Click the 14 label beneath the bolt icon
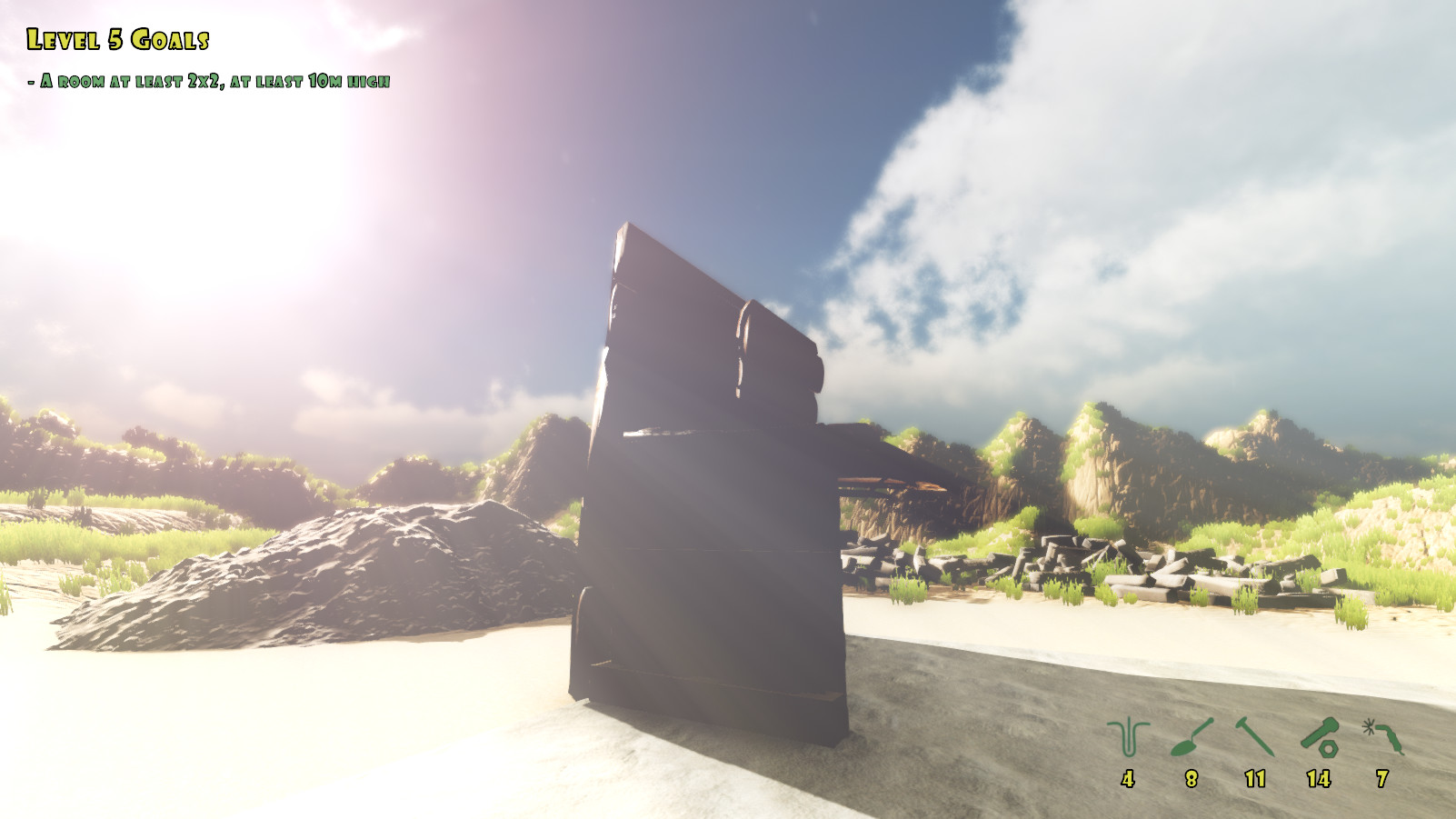Image resolution: width=1456 pixels, height=819 pixels. [x=1318, y=779]
